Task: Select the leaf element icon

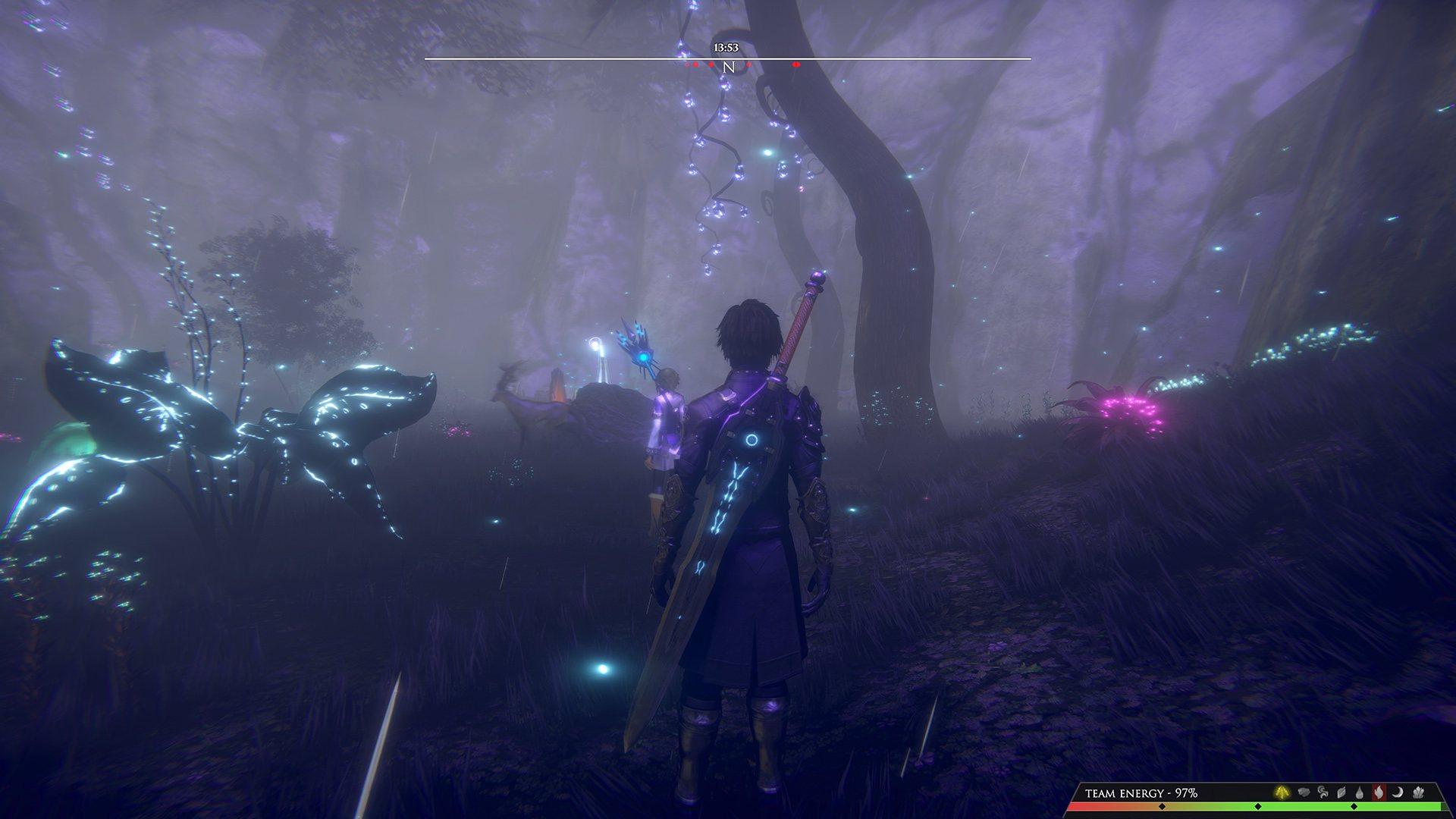Action: (x=1341, y=793)
